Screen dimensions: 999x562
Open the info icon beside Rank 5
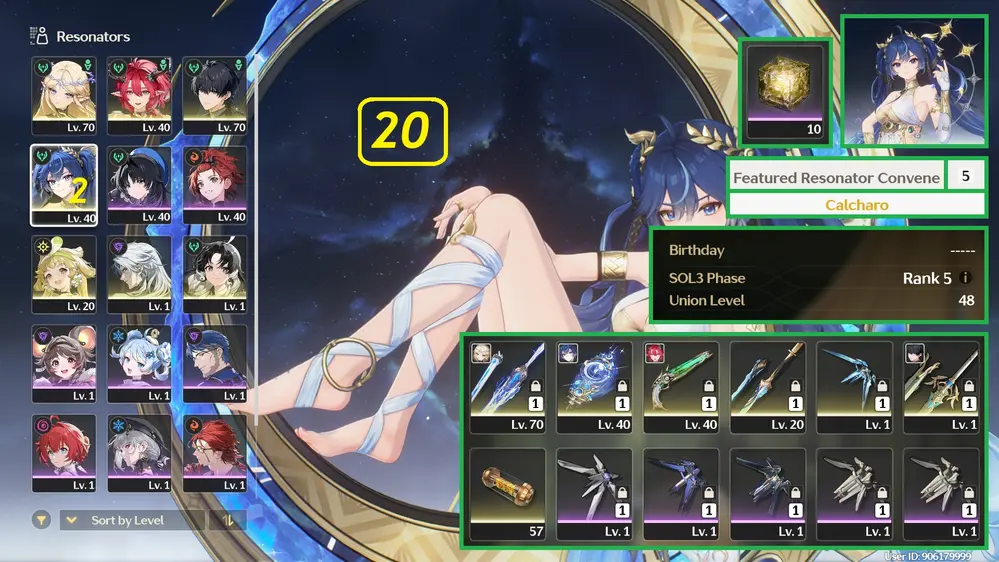pos(966,278)
